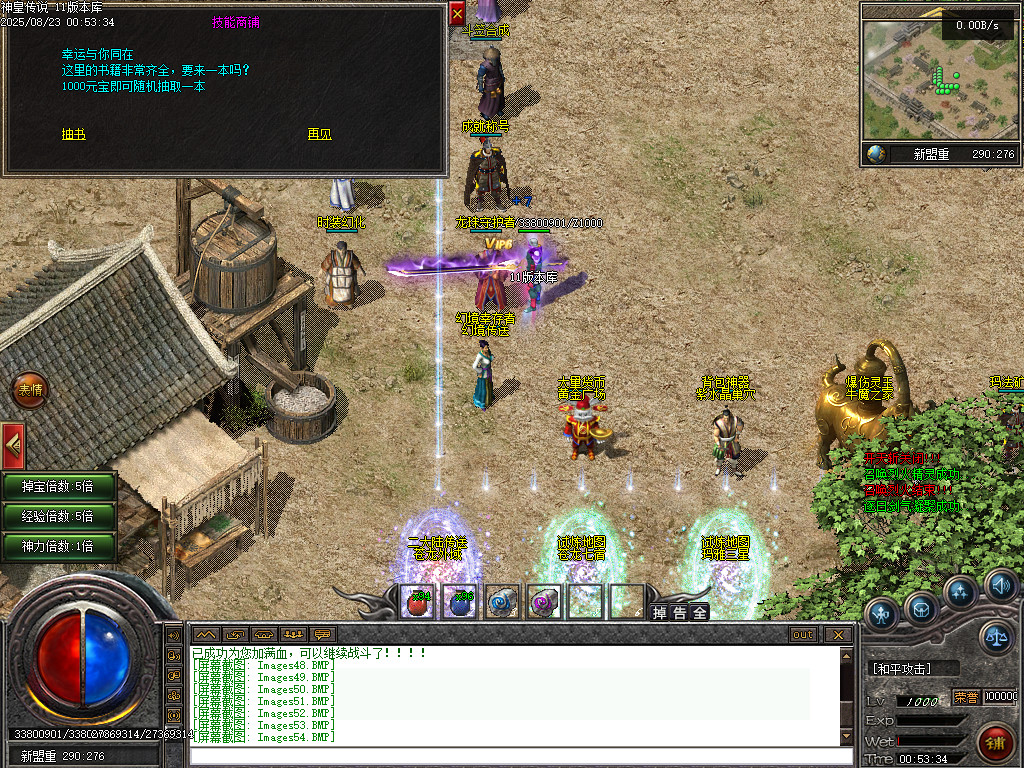Click the 神力倍数 1倍 button
This screenshot has height=768, width=1024.
[x=59, y=547]
